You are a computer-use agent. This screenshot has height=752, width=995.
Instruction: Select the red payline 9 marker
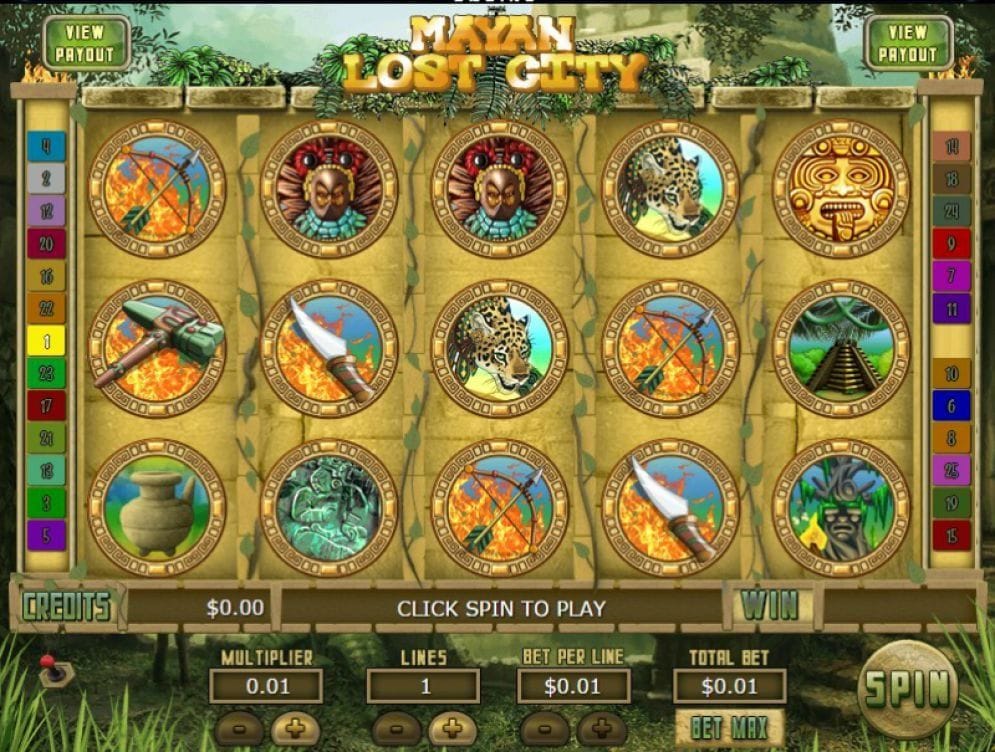pyautogui.click(x=951, y=243)
